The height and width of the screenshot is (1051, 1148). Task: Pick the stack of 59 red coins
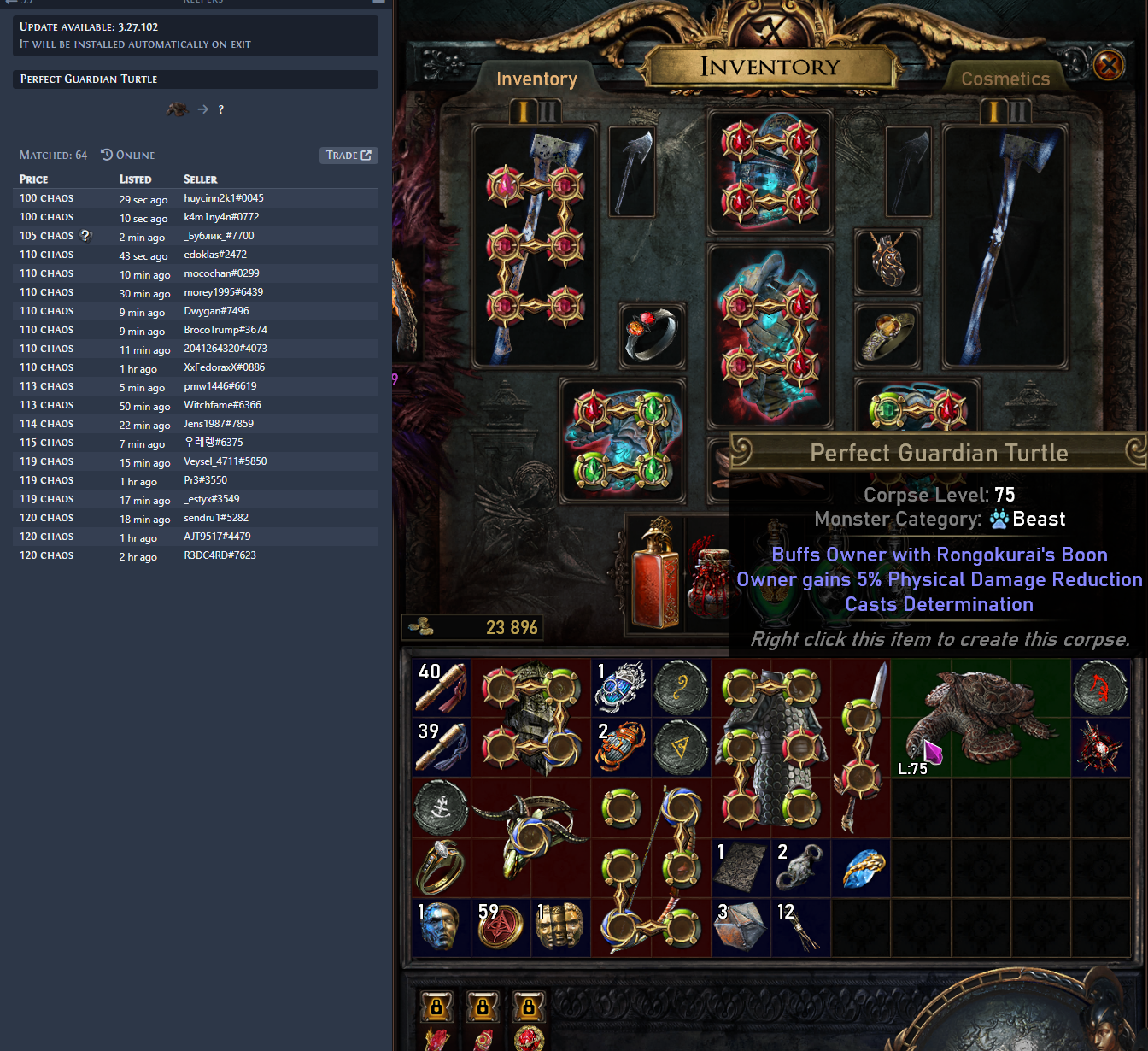[501, 925]
